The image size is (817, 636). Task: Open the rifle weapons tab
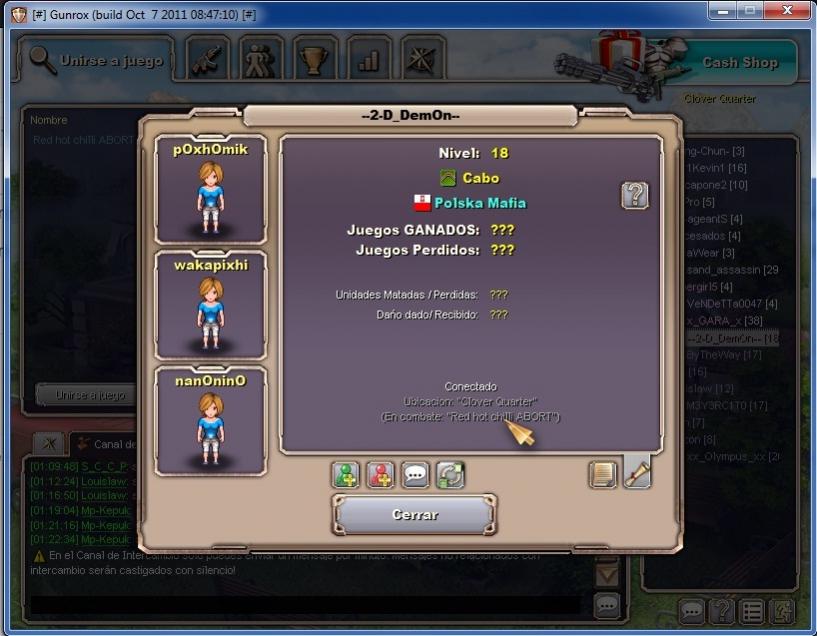(x=208, y=60)
